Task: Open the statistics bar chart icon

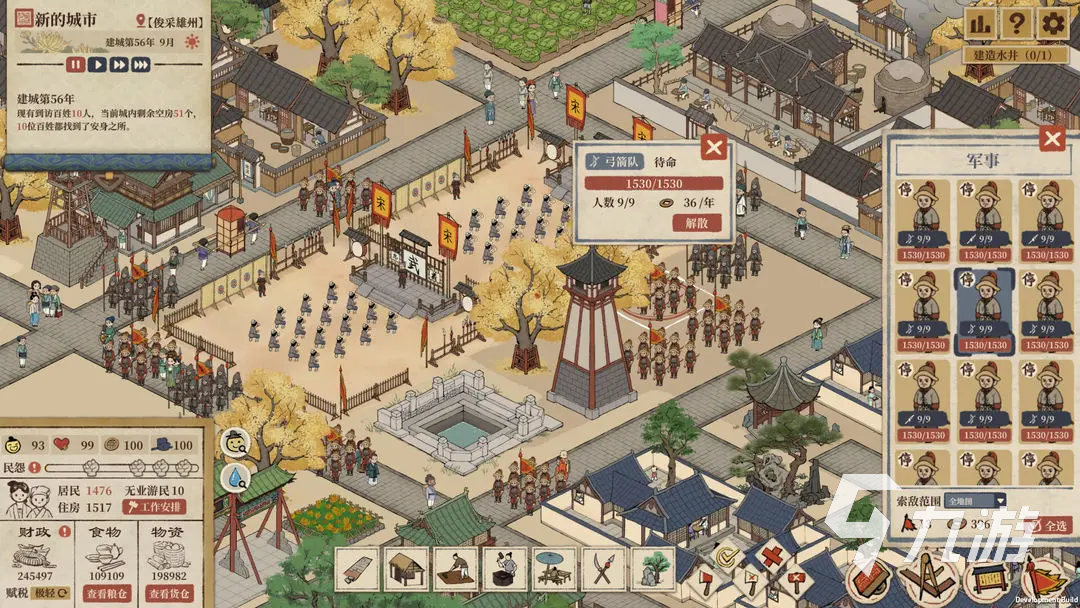Action: 982,23
